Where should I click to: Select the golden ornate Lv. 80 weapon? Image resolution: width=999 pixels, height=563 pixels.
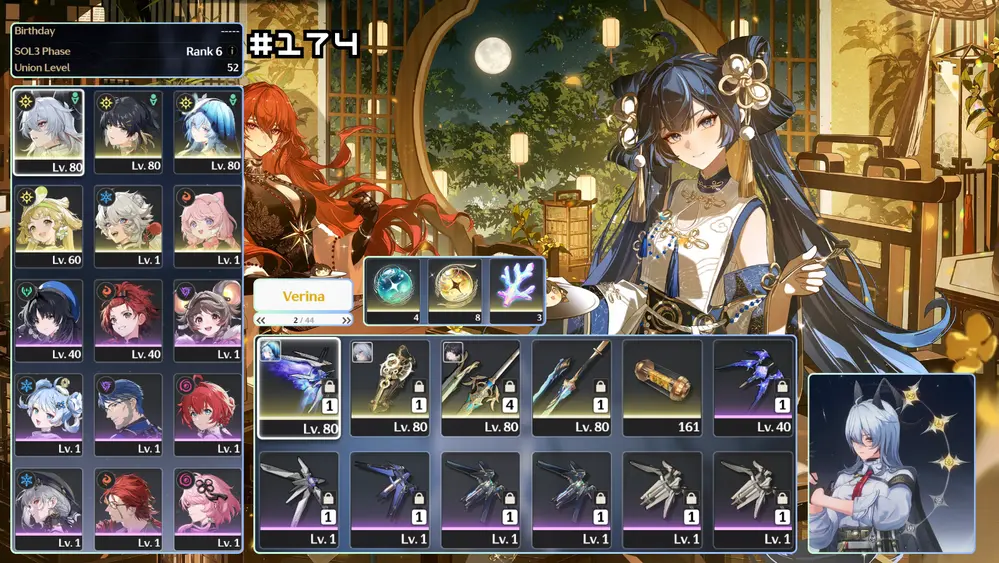390,387
